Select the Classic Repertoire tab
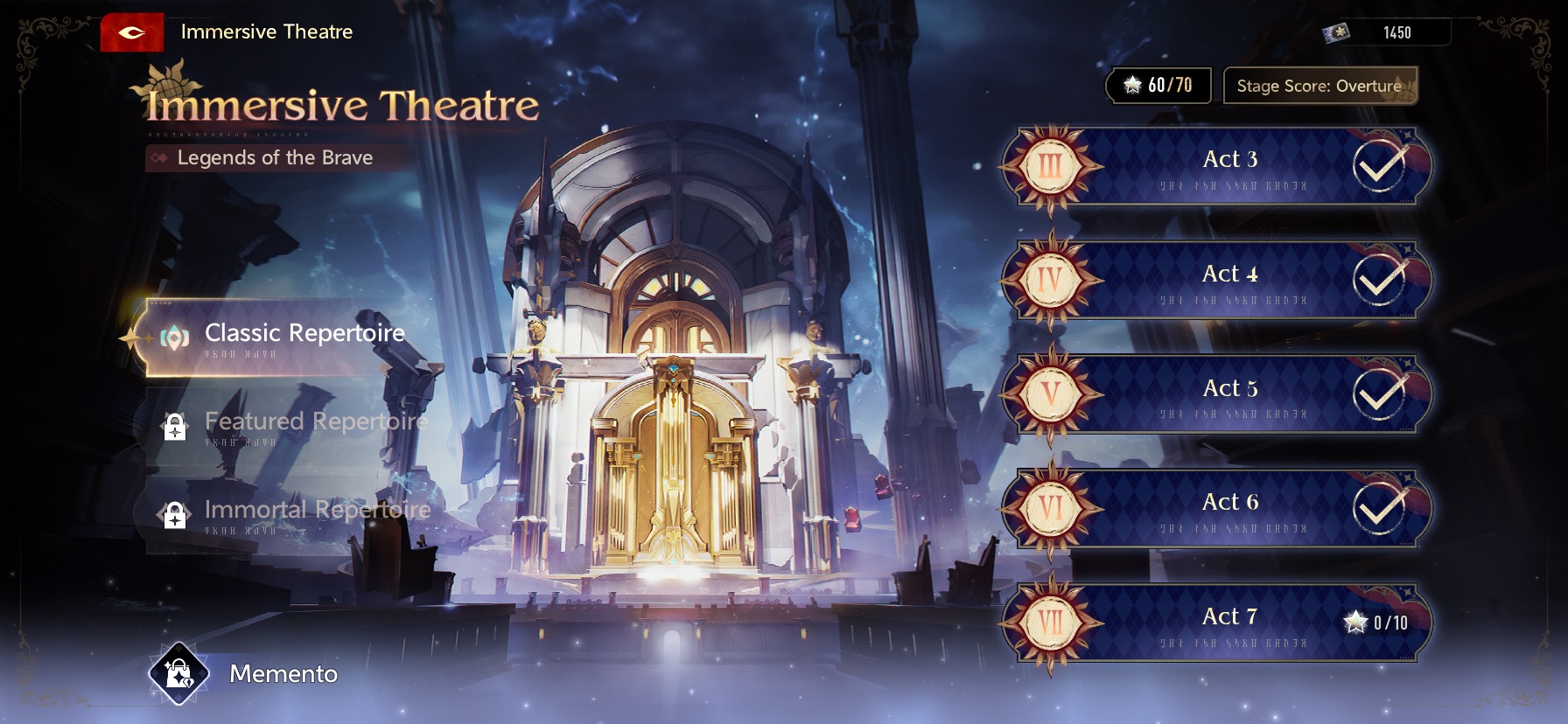Image resolution: width=1568 pixels, height=724 pixels. click(280, 338)
